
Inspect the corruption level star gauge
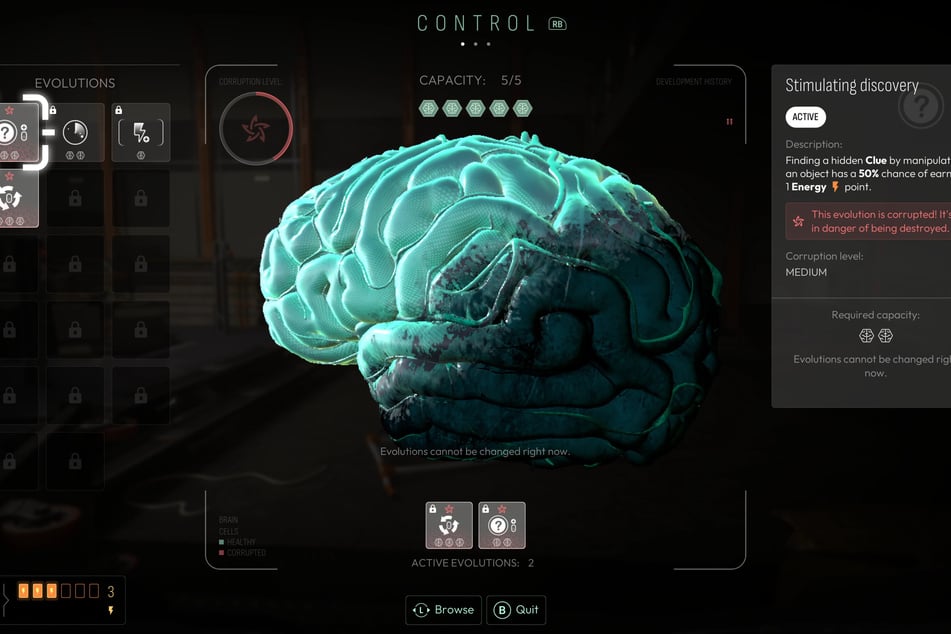(256, 130)
